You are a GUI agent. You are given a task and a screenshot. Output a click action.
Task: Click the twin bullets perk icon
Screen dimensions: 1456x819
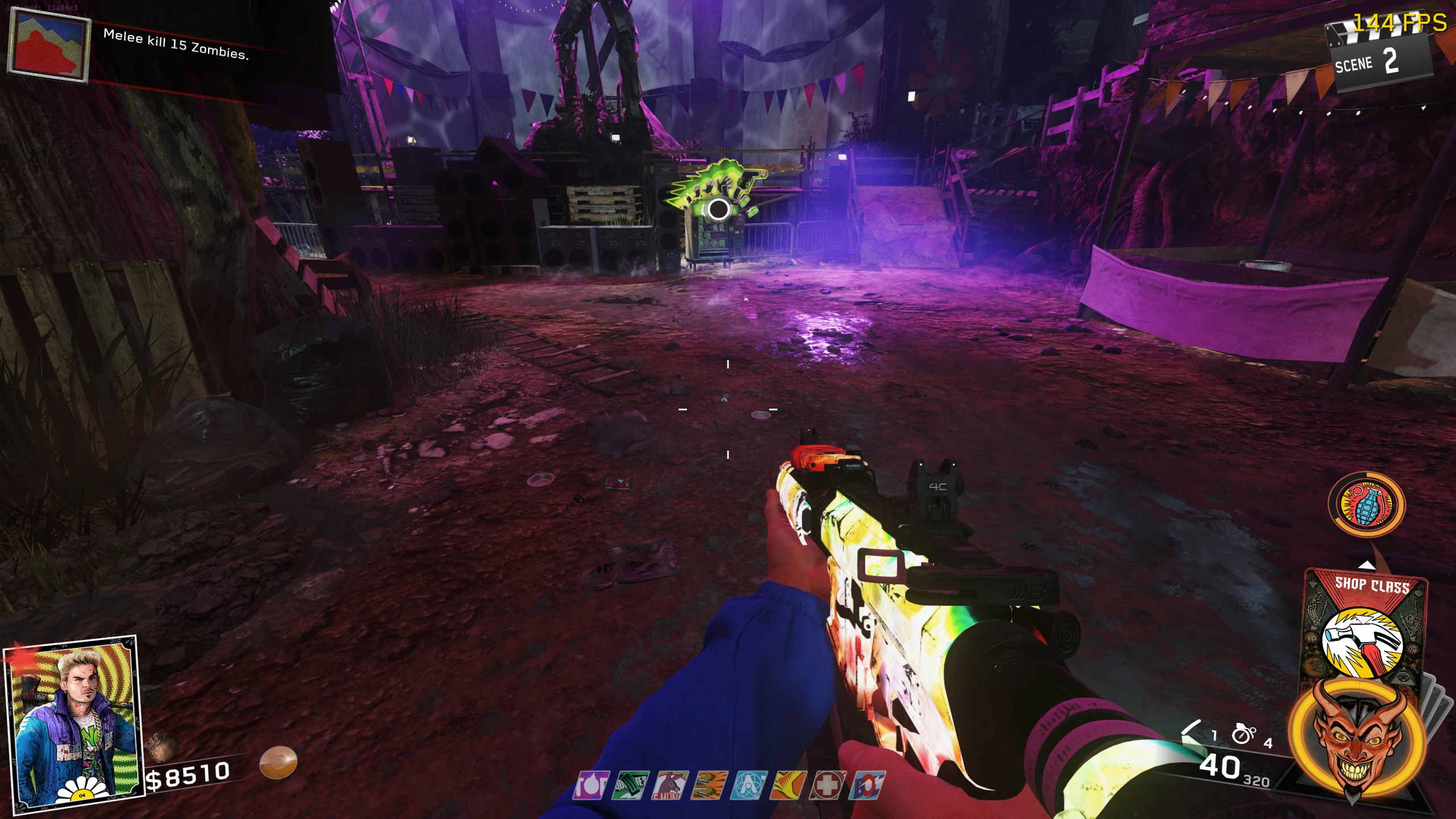click(x=710, y=785)
